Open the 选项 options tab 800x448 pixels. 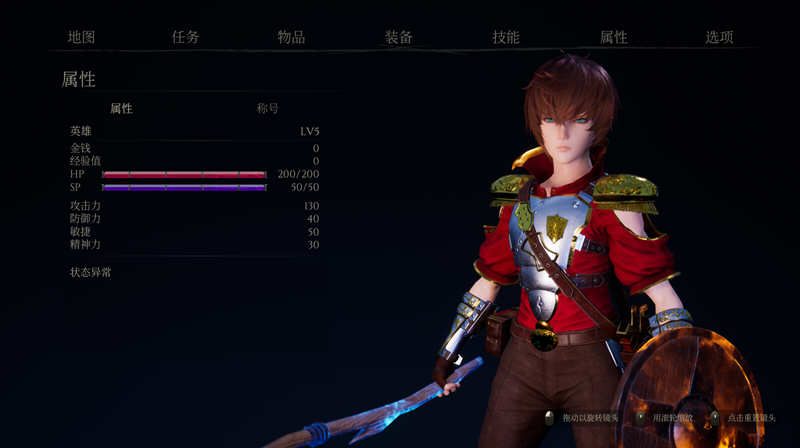[x=719, y=37]
